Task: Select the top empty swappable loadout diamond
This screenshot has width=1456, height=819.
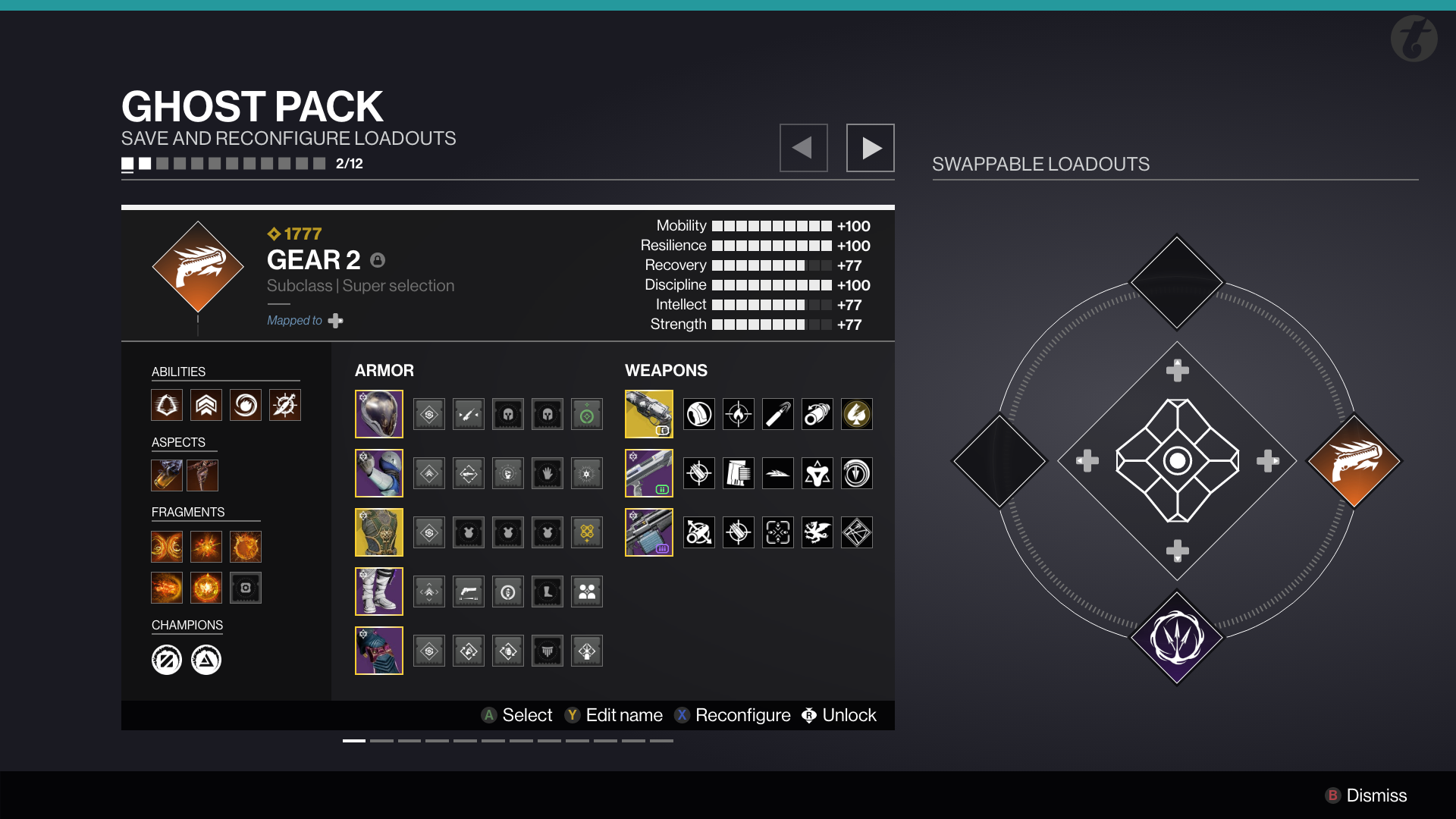Action: coord(1176,282)
